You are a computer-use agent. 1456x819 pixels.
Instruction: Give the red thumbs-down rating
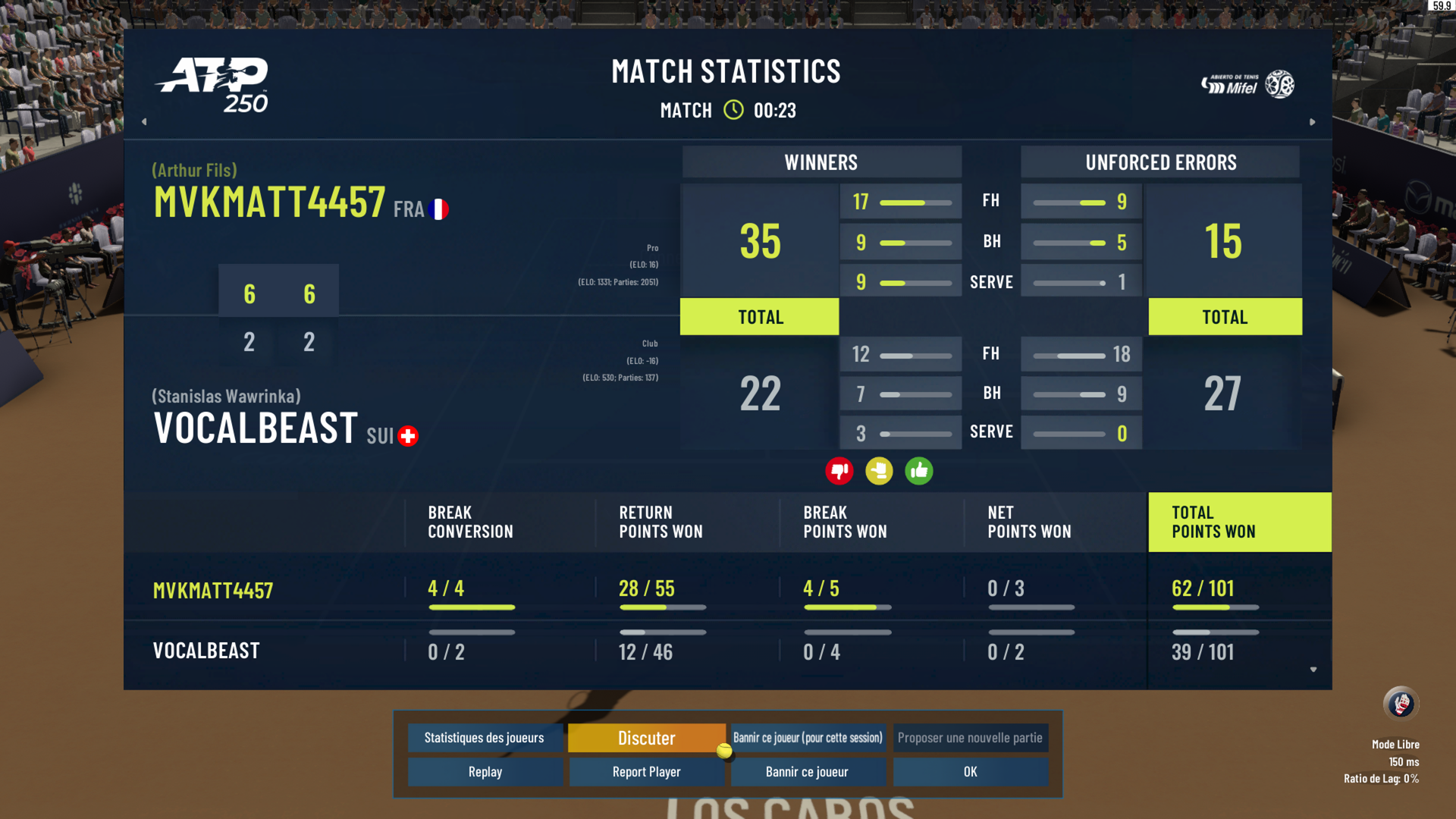click(x=839, y=471)
